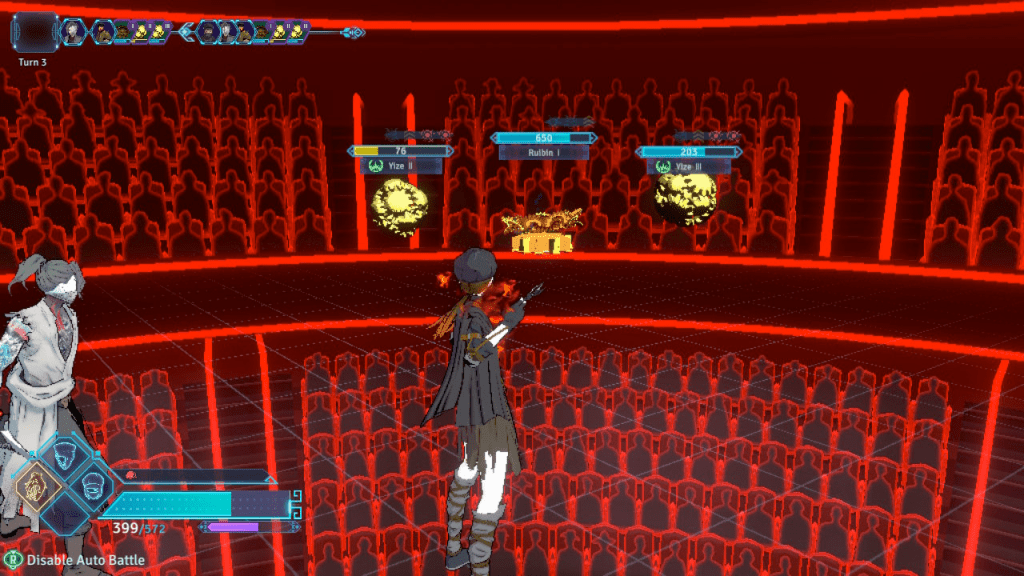Click the large hexagon frame above Turn 3
This screenshot has height=576, width=1024.
(x=33, y=32)
